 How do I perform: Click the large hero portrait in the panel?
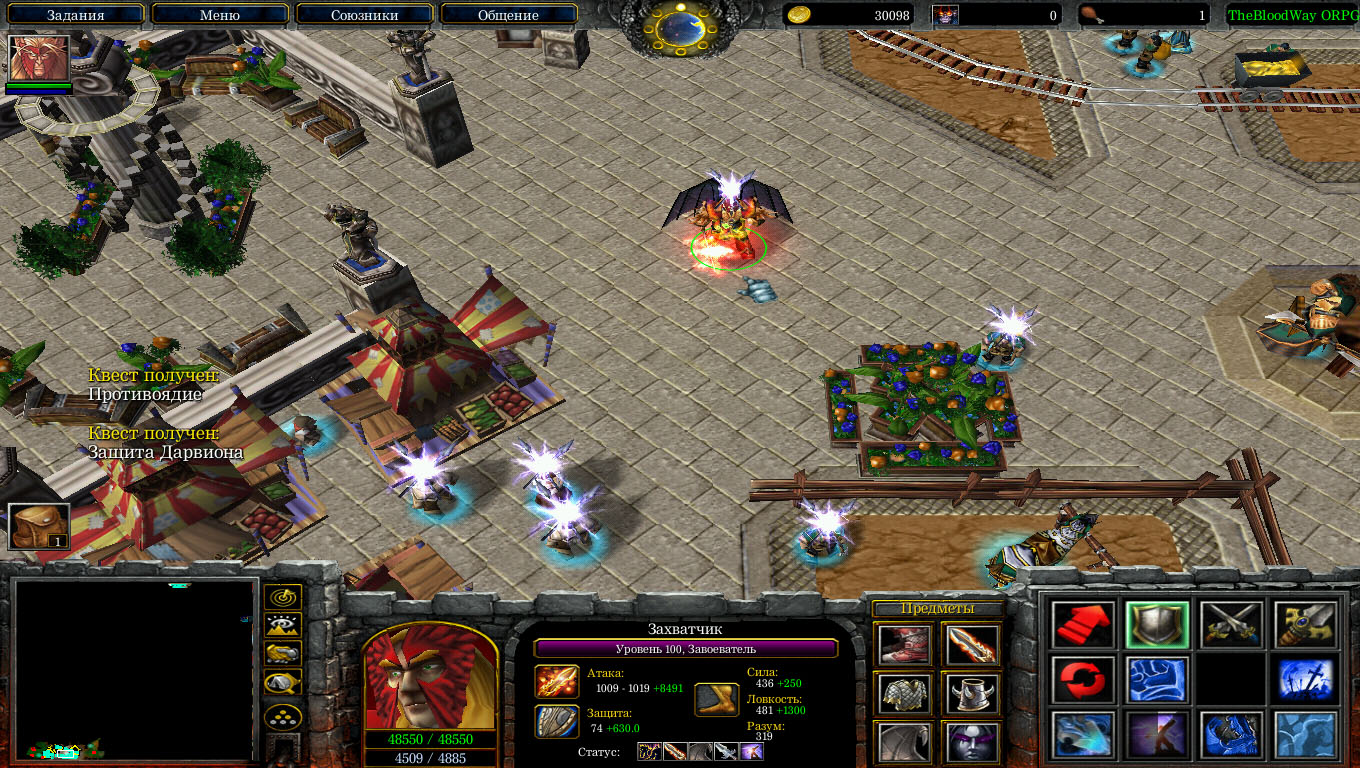coord(430,678)
